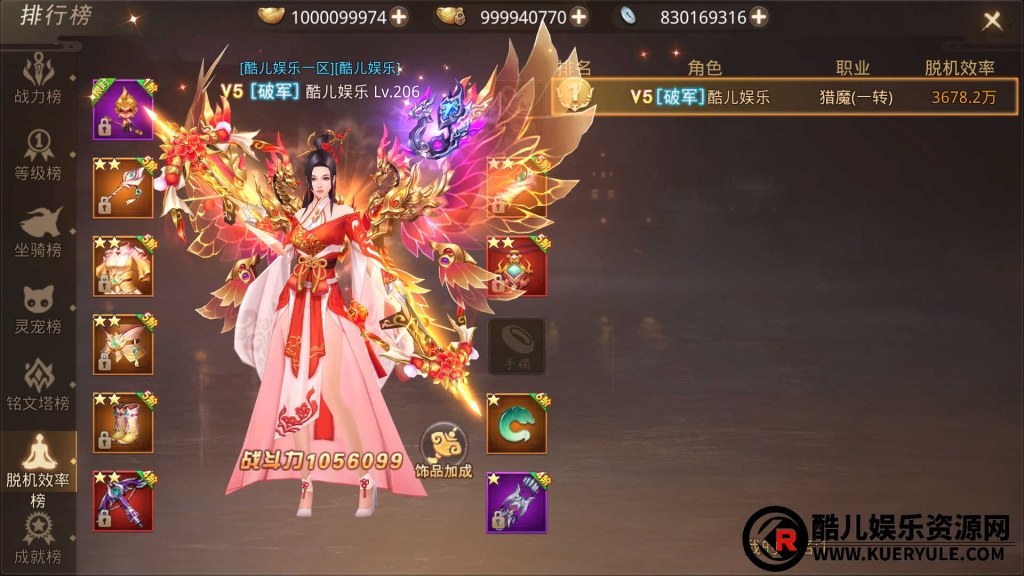View the green jade ring slot

pos(516,423)
